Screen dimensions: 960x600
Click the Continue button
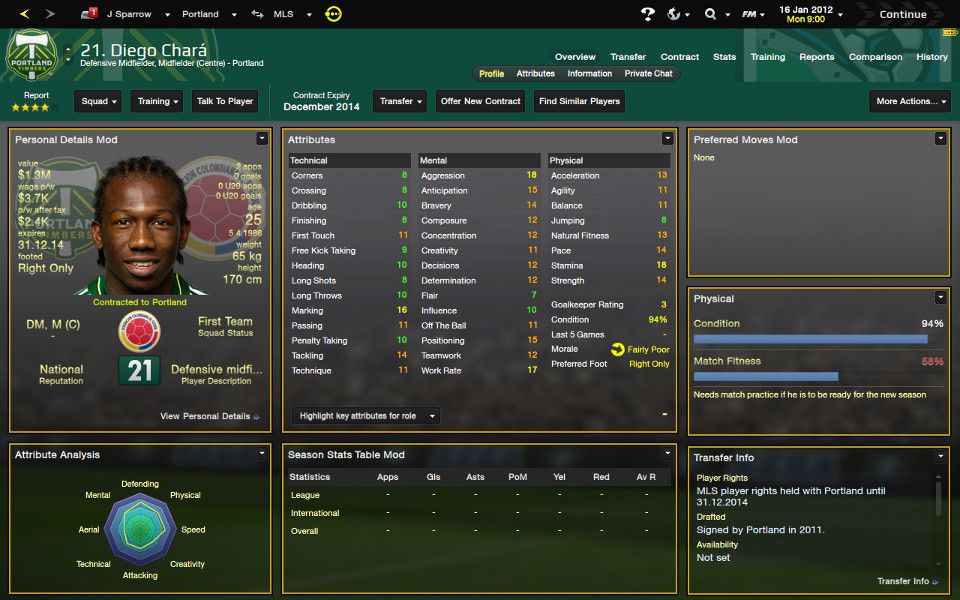tap(902, 14)
